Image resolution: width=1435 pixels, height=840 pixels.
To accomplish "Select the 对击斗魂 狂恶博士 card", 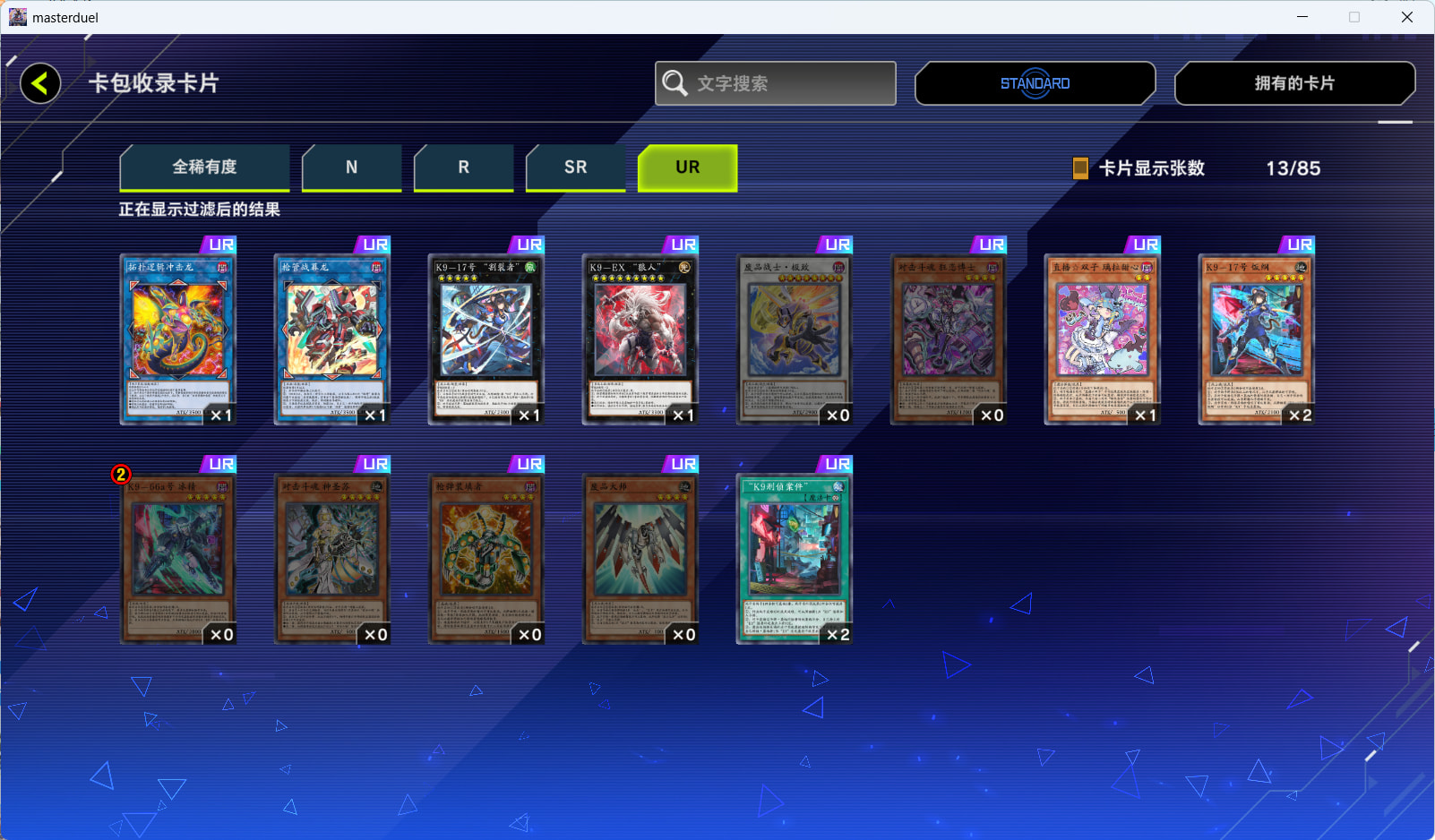I will coord(949,339).
